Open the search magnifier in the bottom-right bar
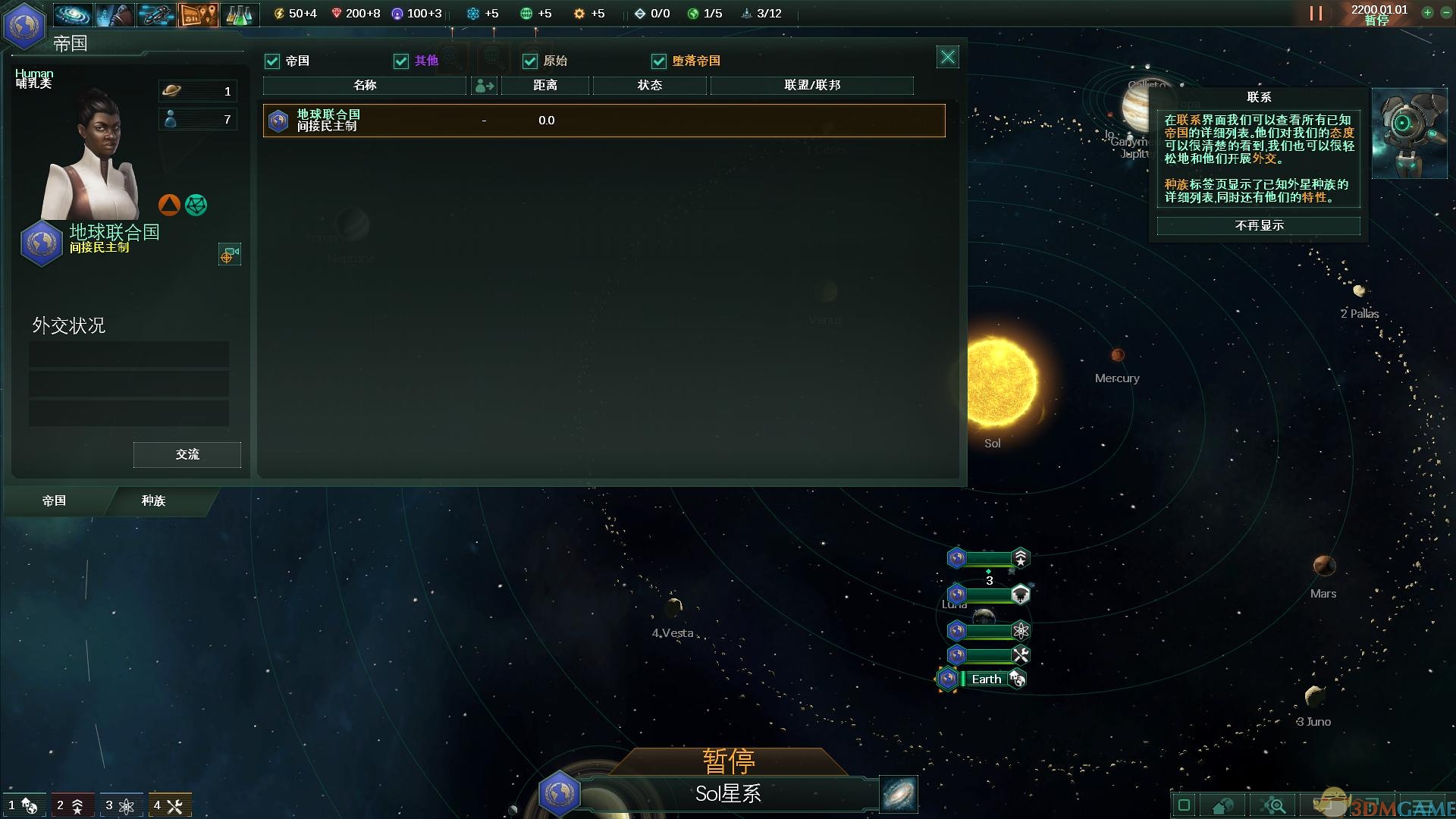 1273,807
